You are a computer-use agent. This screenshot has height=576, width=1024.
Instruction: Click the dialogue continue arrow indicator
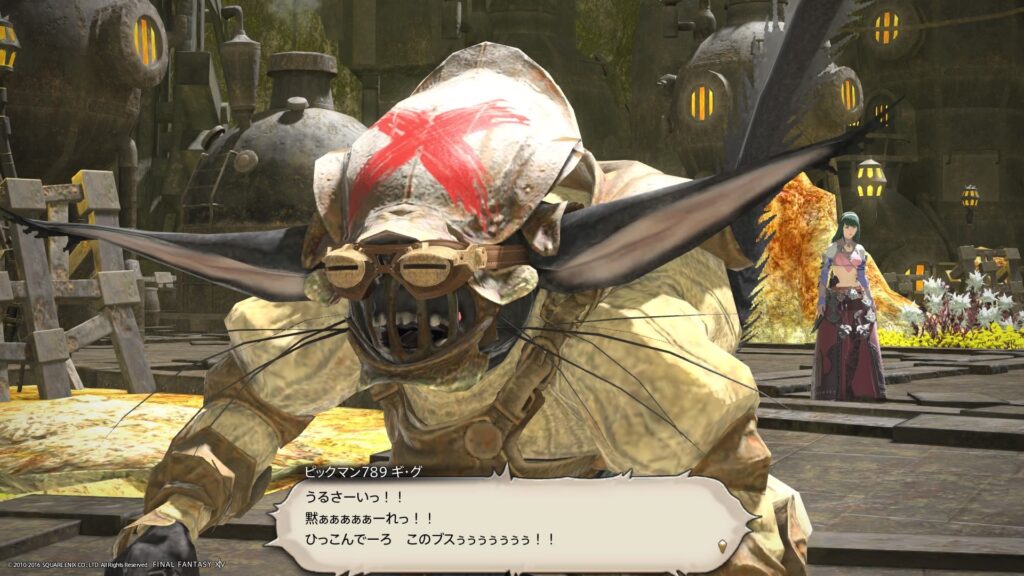[723, 545]
